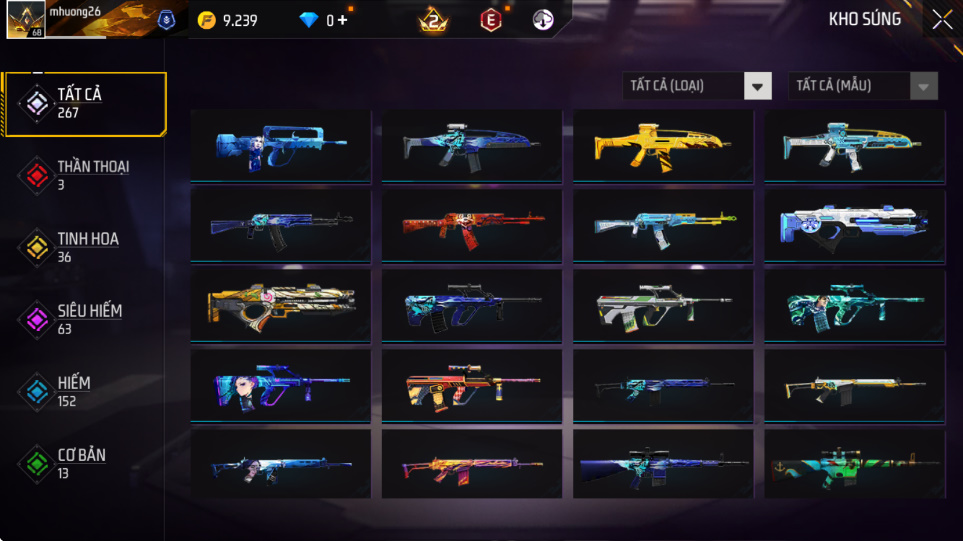This screenshot has height=541, width=963.
Task: Select the solid yellow gun skin
Action: pyautogui.click(x=663, y=145)
